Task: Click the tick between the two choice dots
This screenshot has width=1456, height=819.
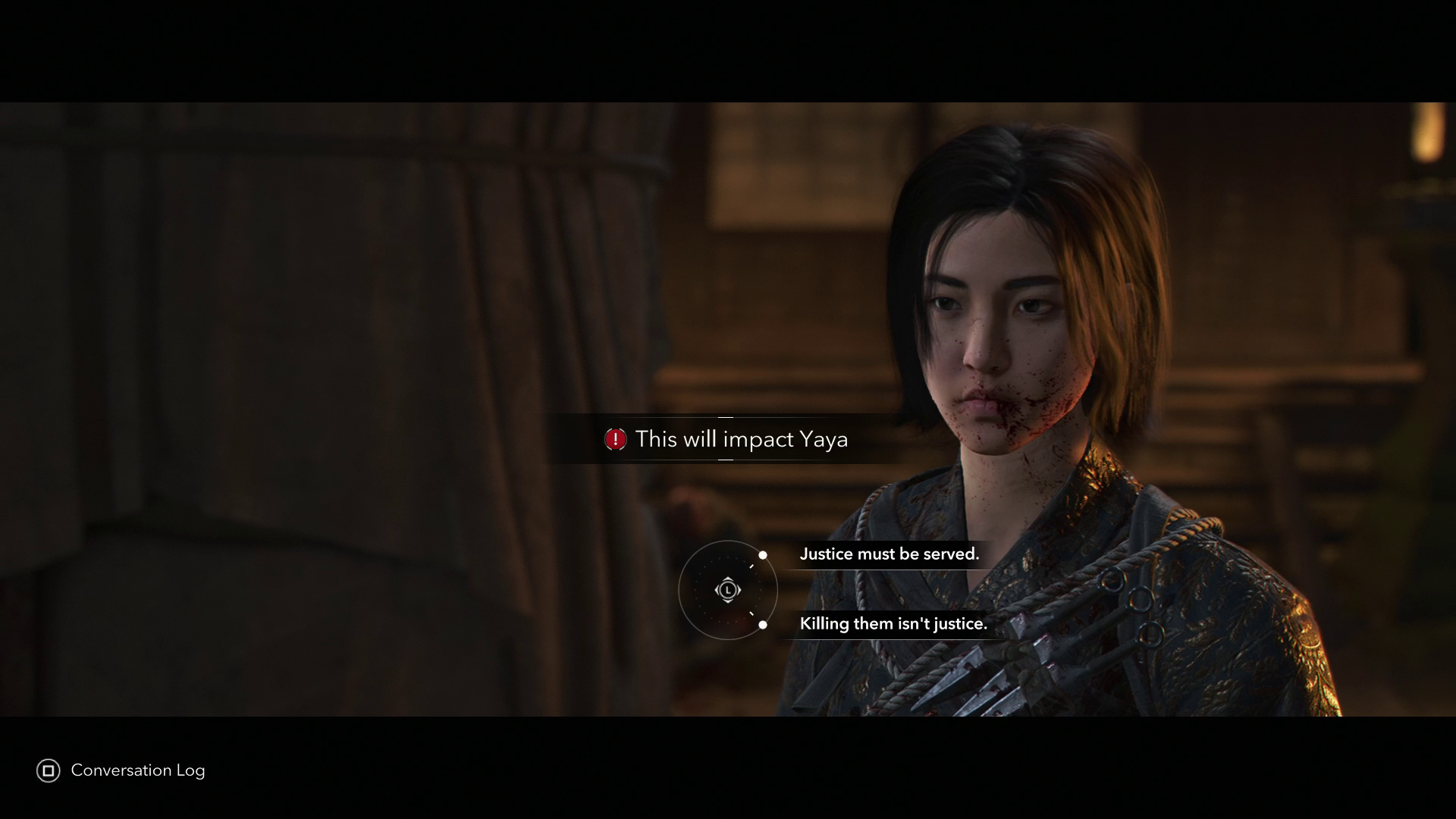Action: click(752, 566)
